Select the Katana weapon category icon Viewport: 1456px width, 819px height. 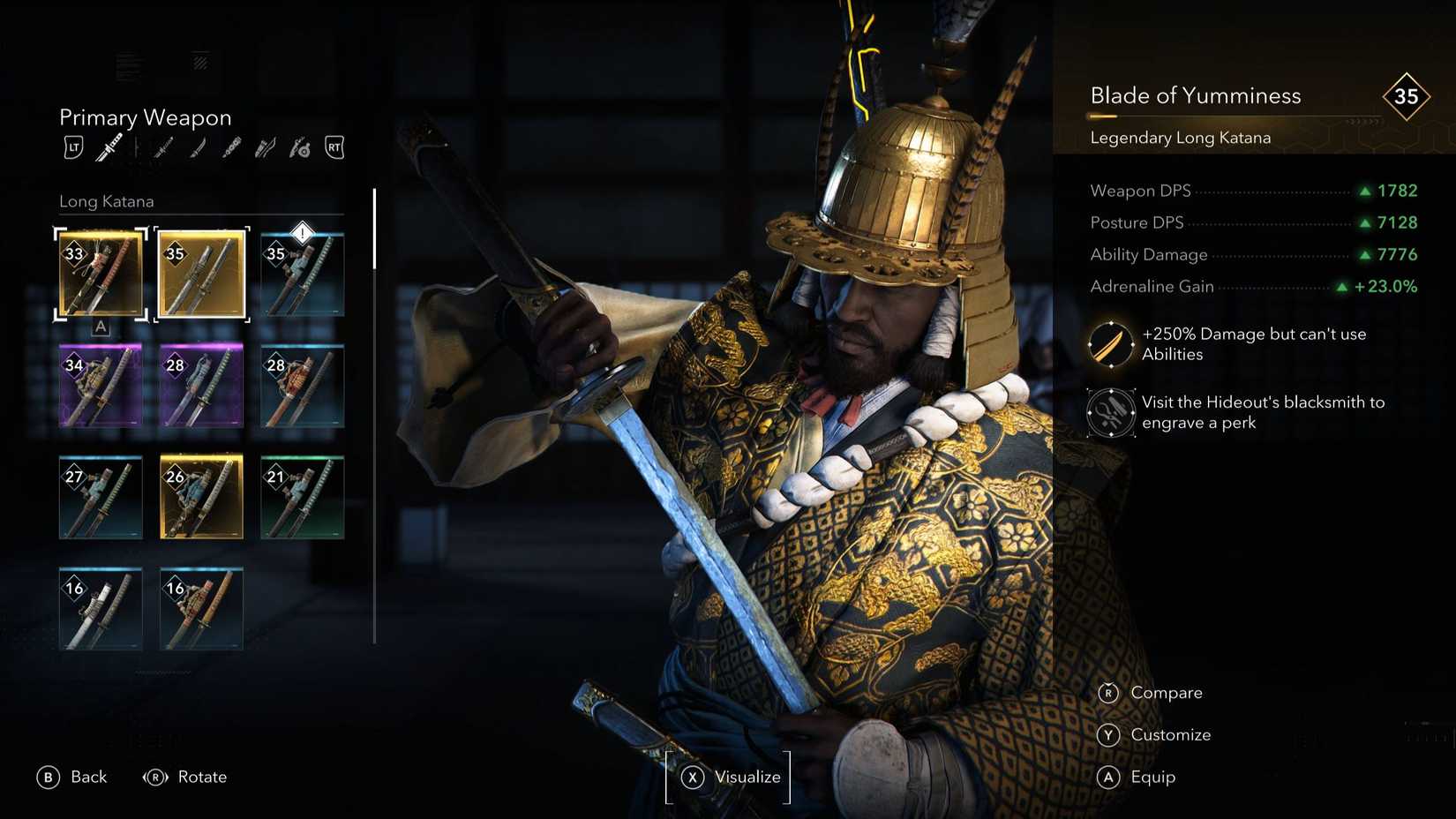tap(162, 147)
